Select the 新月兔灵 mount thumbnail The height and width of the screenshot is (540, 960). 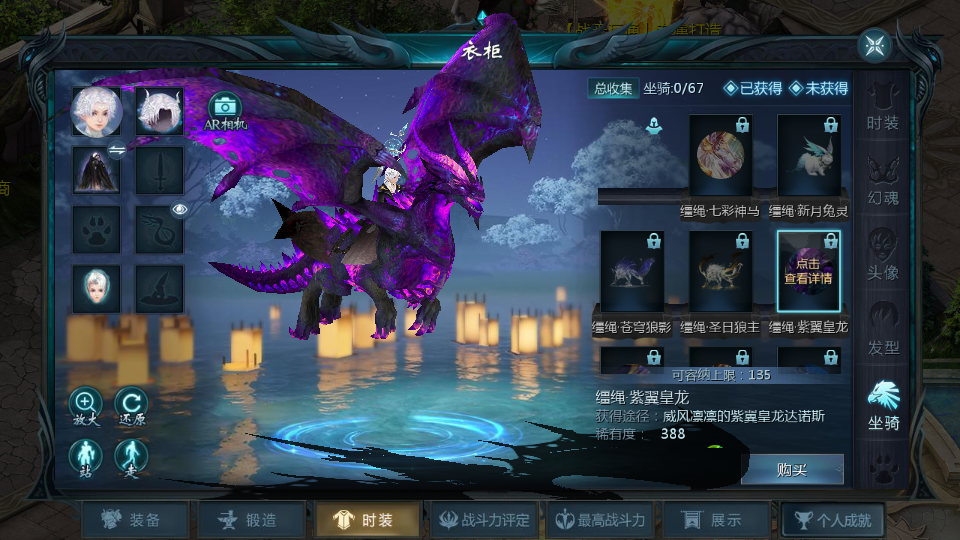point(808,156)
